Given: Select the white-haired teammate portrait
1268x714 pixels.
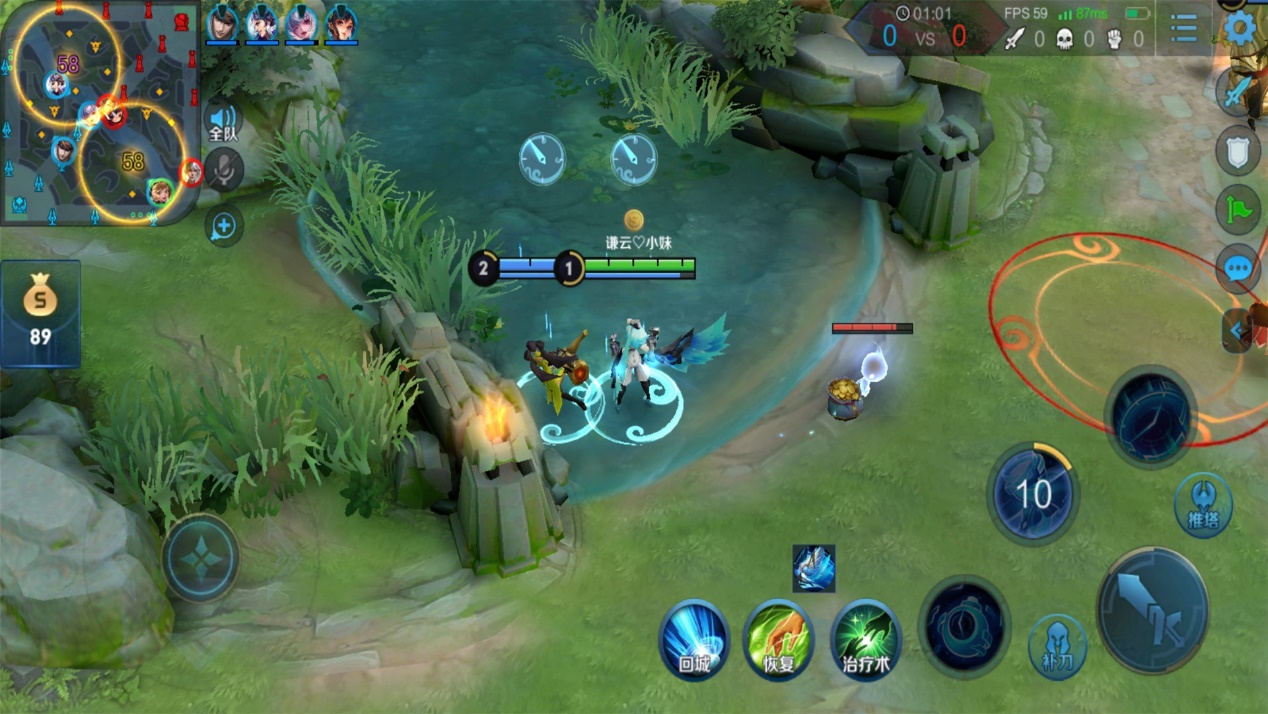Looking at the screenshot, I should point(302,24).
